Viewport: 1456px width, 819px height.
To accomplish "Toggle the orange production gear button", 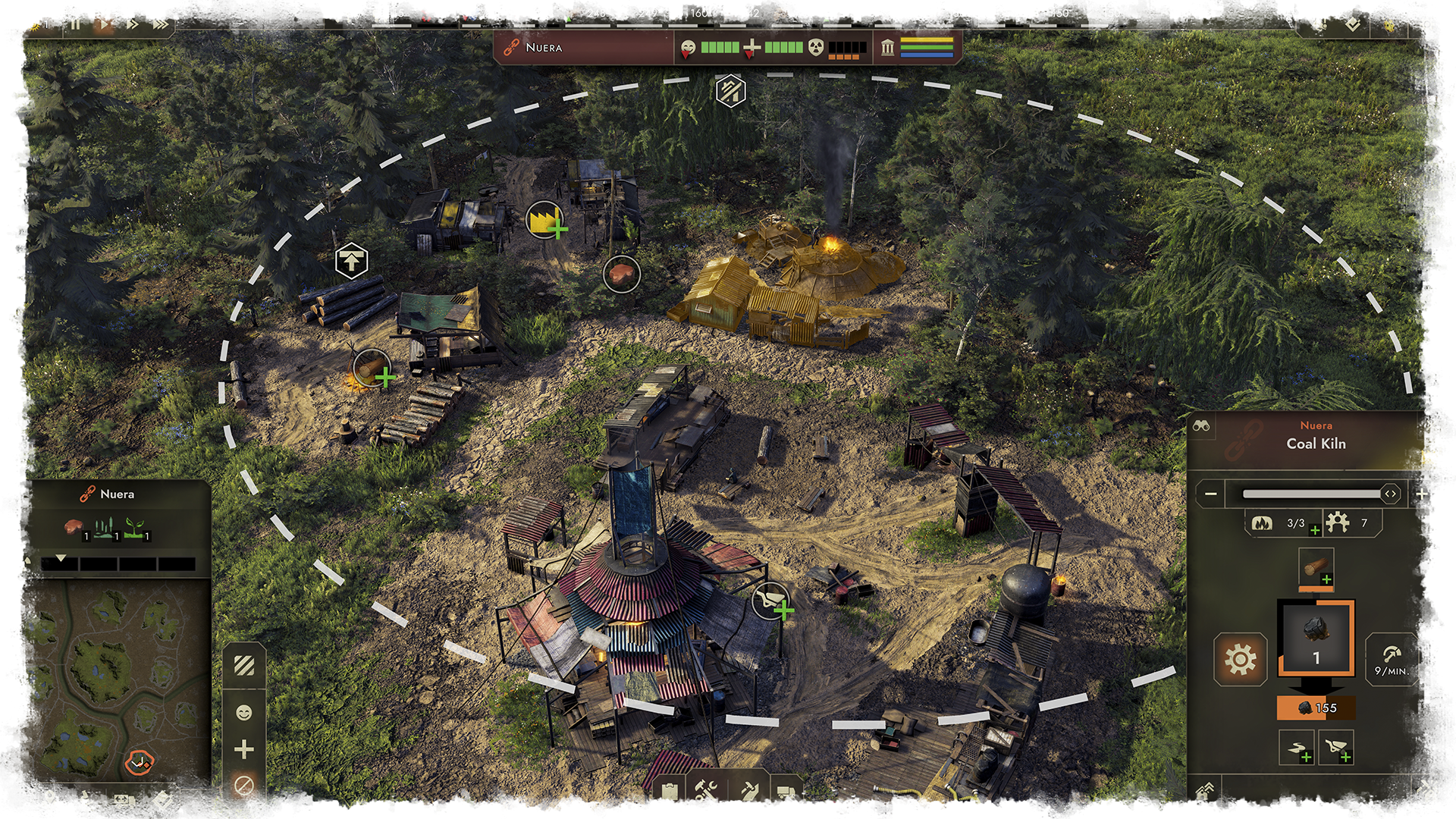I will (1240, 659).
